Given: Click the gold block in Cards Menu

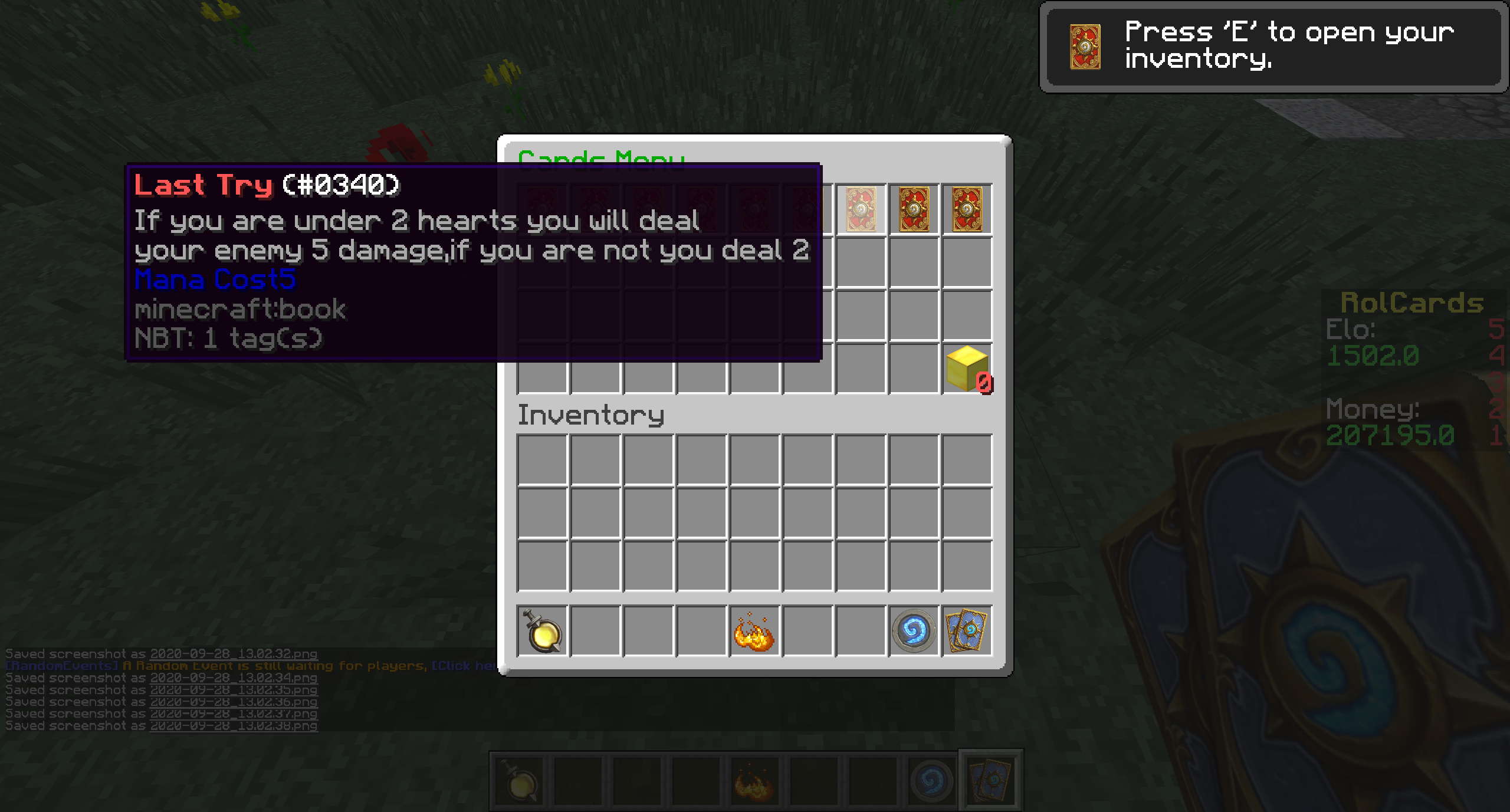Looking at the screenshot, I should pyautogui.click(x=967, y=369).
